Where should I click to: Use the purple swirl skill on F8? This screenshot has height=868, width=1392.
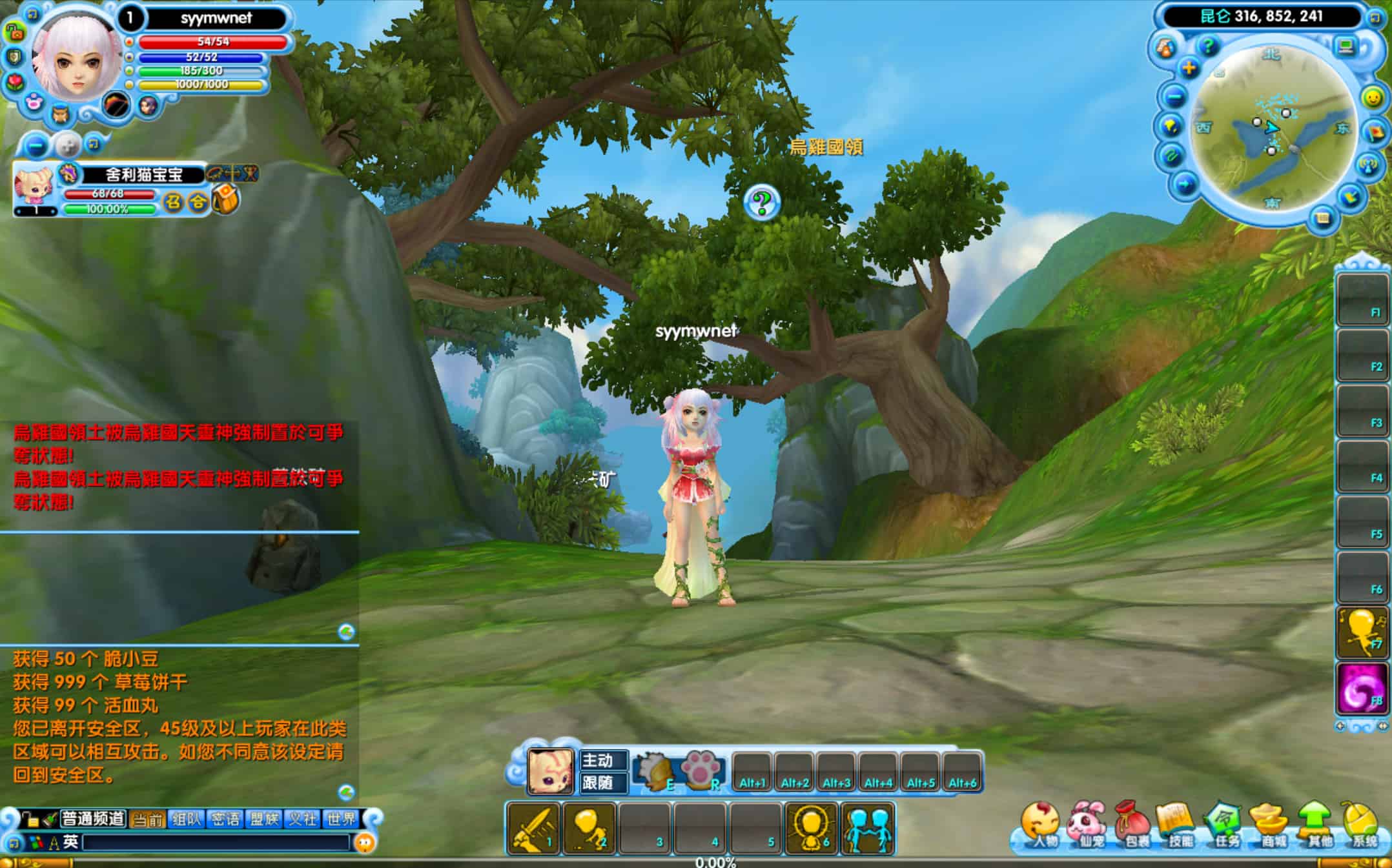[x=1362, y=689]
